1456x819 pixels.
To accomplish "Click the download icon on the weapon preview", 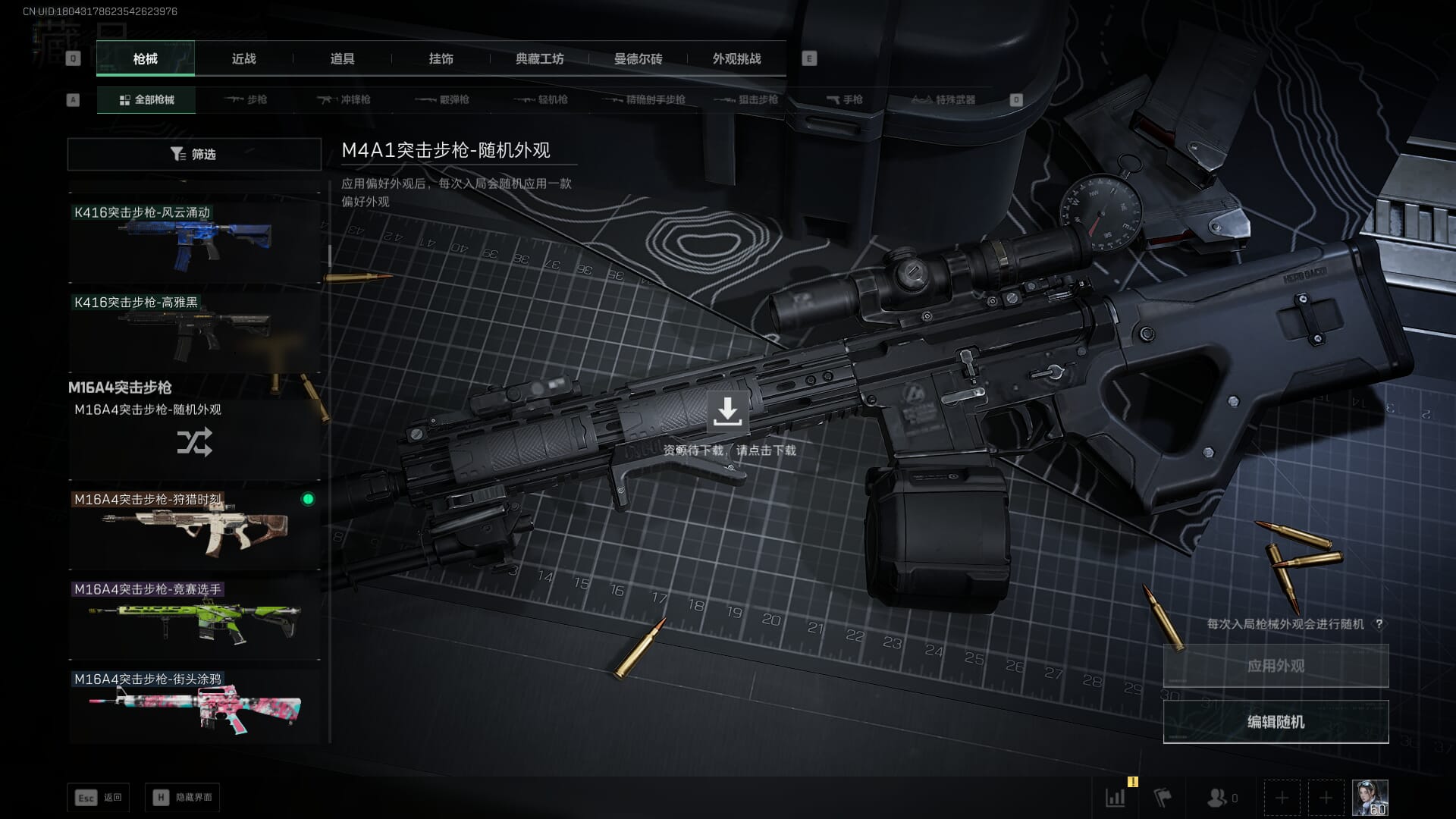I will 727,412.
